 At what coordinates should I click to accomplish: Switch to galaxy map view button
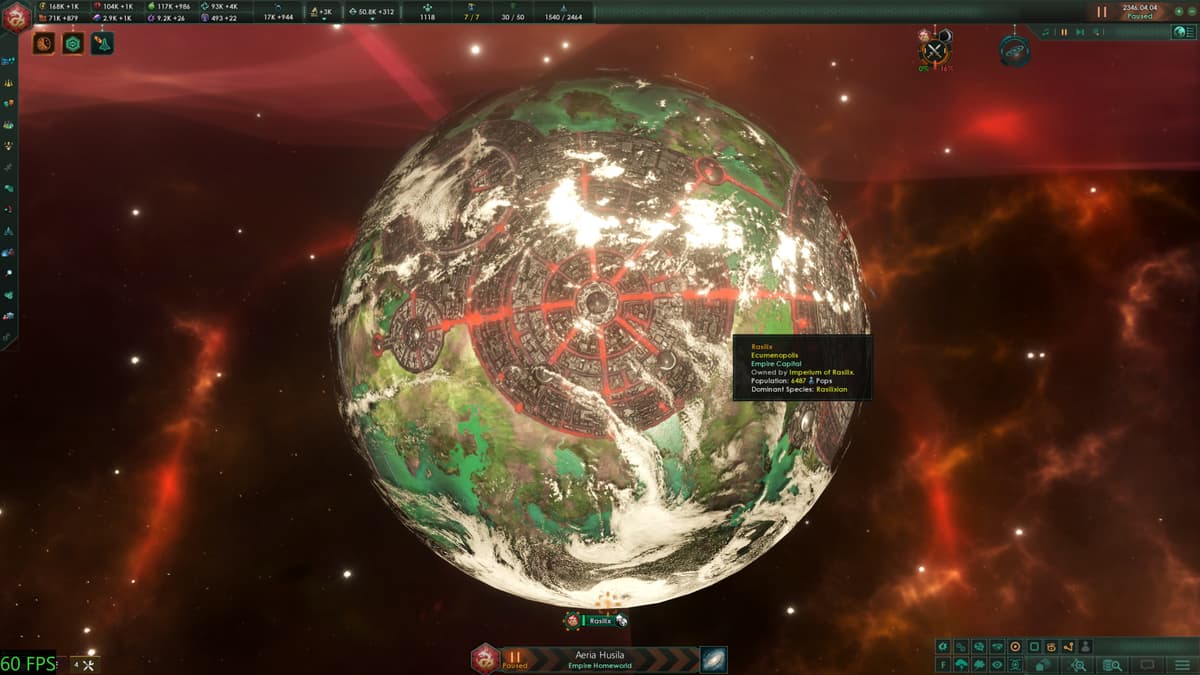pyautogui.click(x=714, y=660)
